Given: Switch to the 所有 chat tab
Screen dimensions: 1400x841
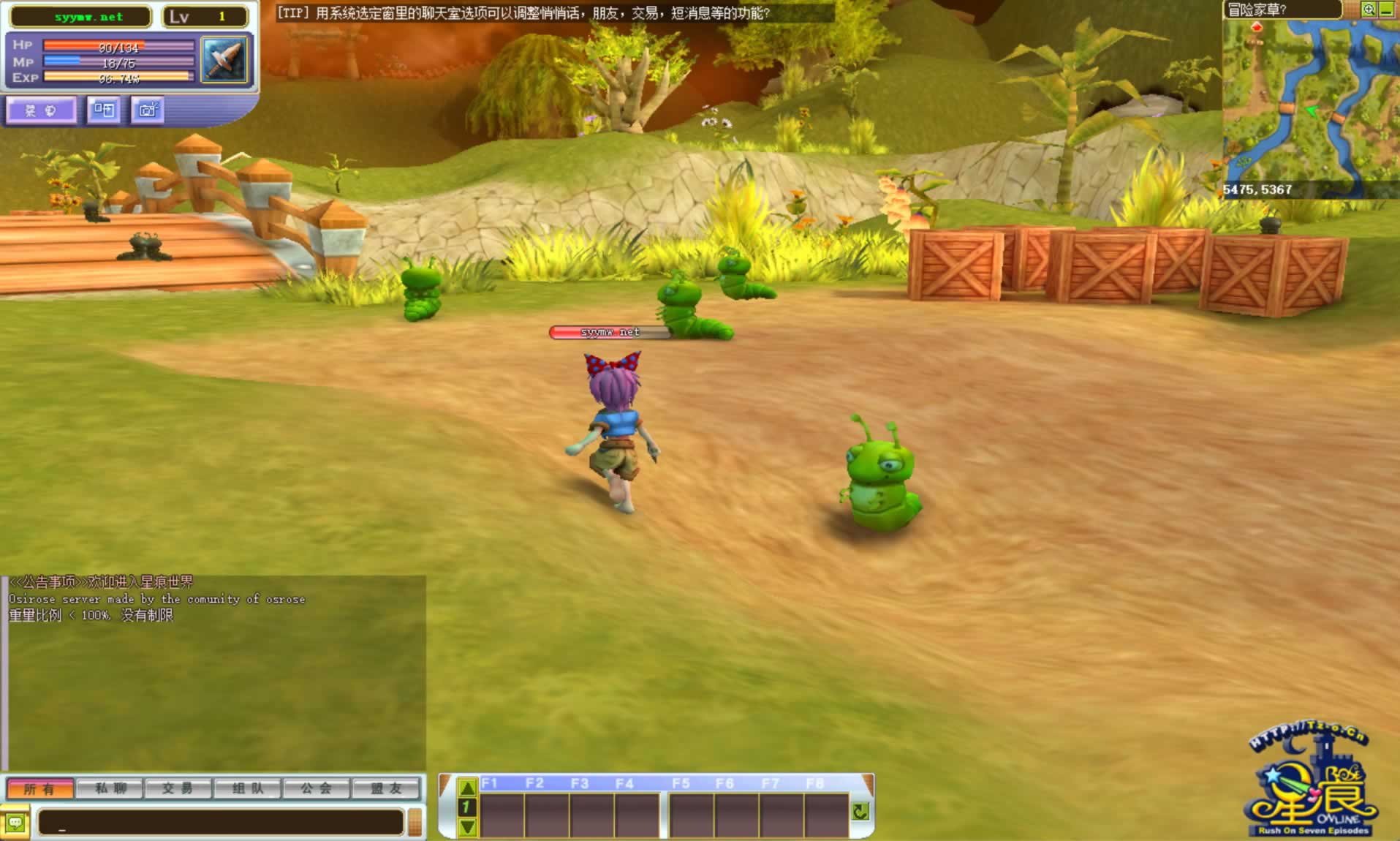Looking at the screenshot, I should (x=40, y=789).
